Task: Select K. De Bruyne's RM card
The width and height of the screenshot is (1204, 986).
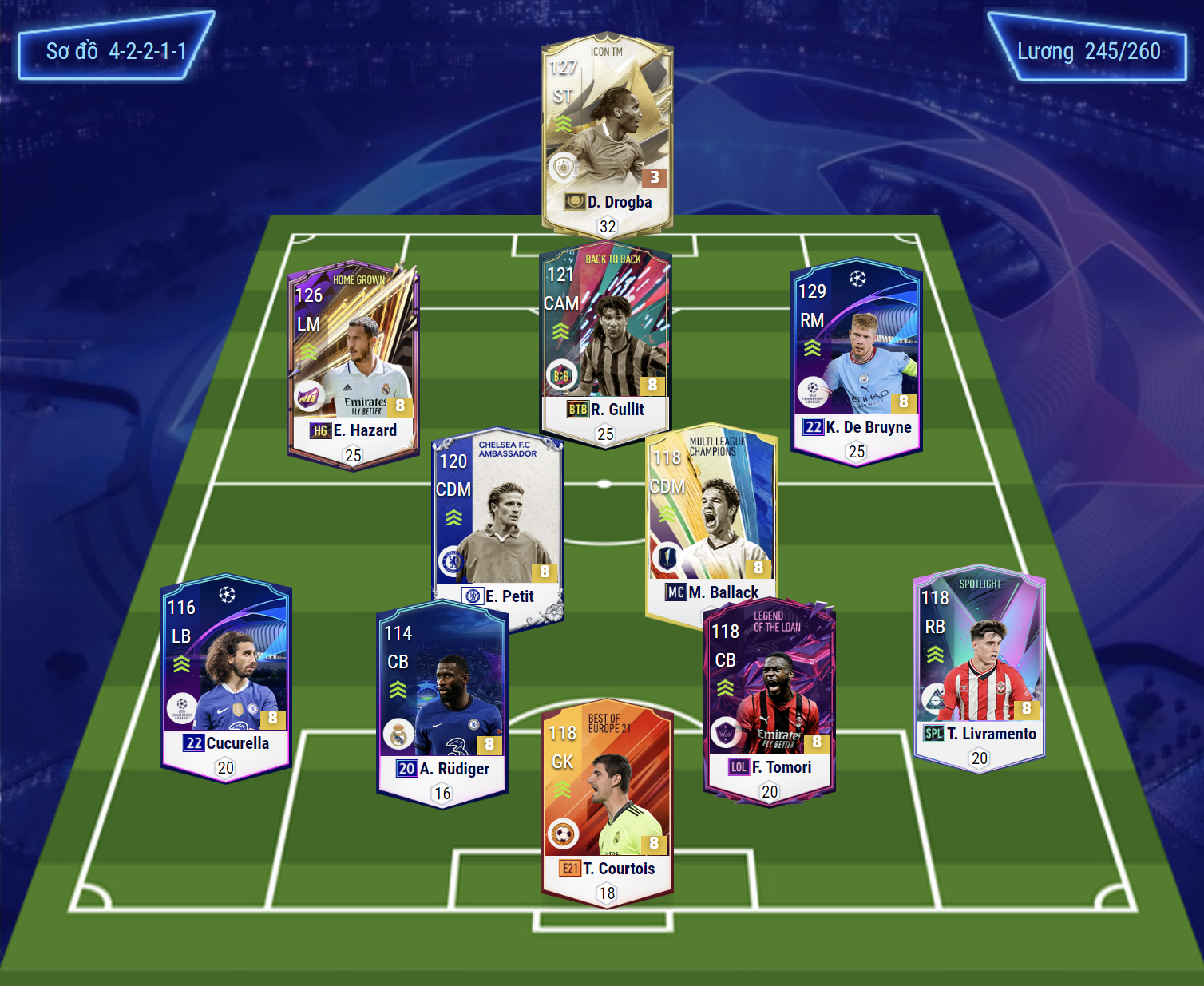Action: tap(856, 359)
